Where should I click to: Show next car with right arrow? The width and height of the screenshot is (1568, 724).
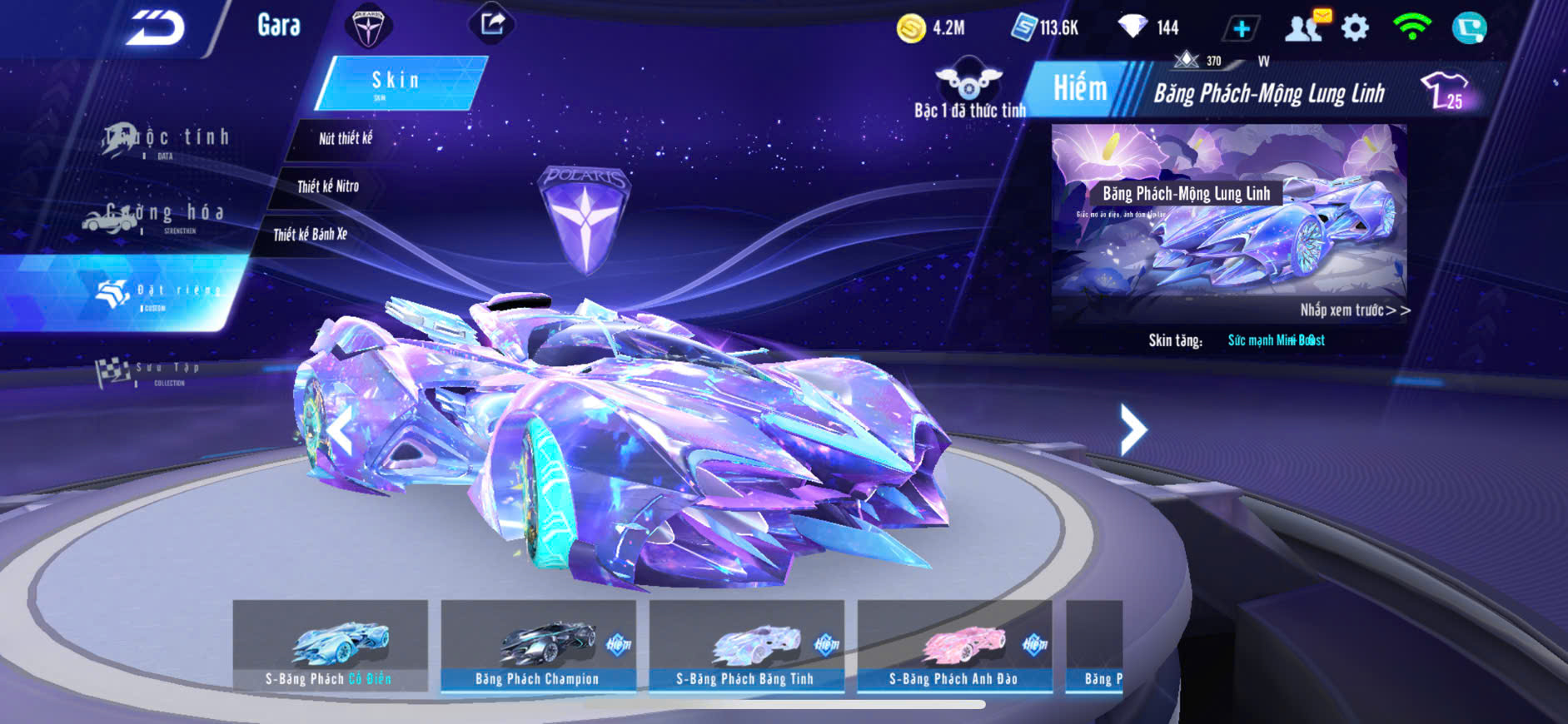tap(1132, 429)
